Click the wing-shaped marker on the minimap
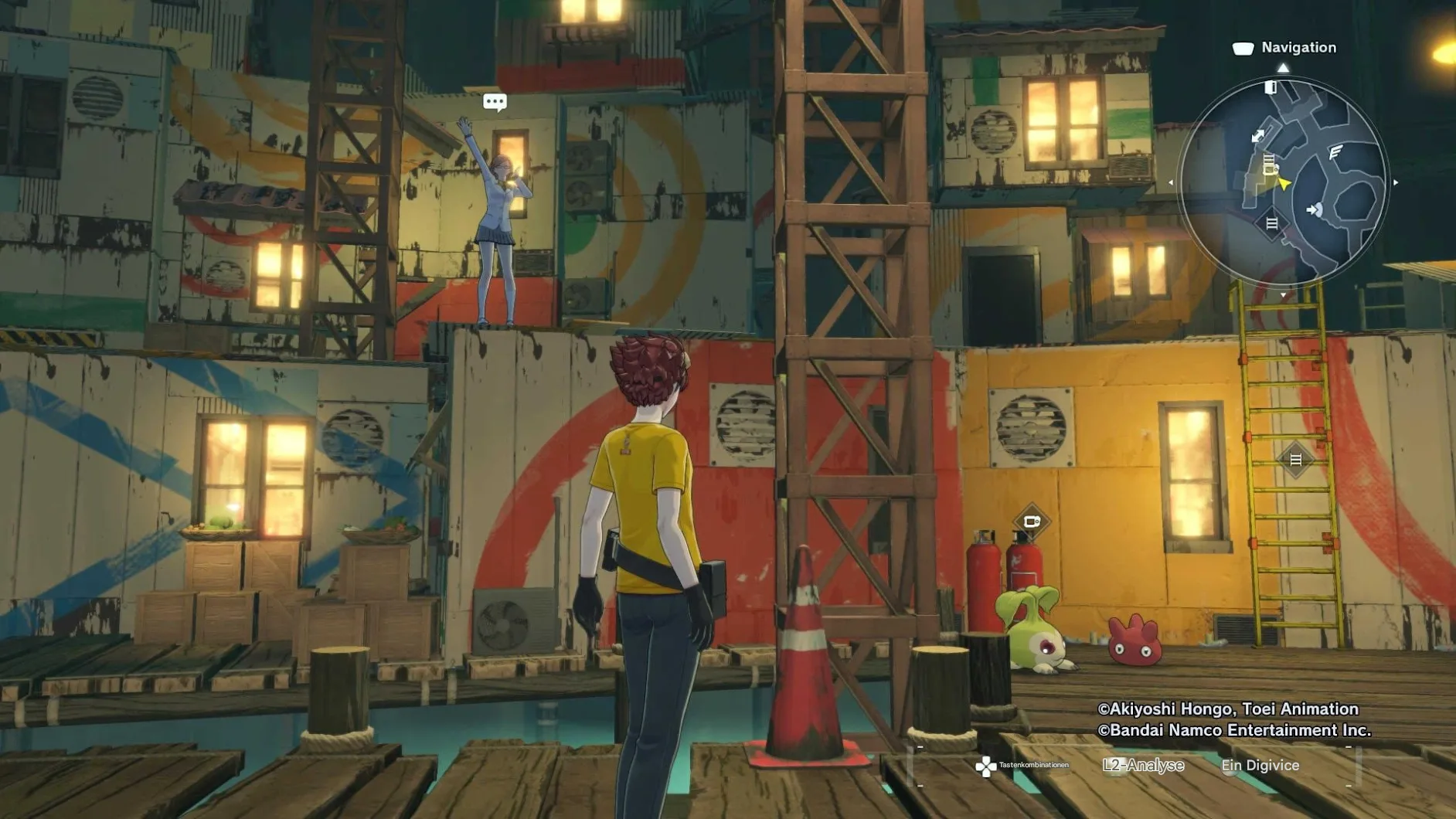This screenshot has height=819, width=1456. coord(1335,152)
